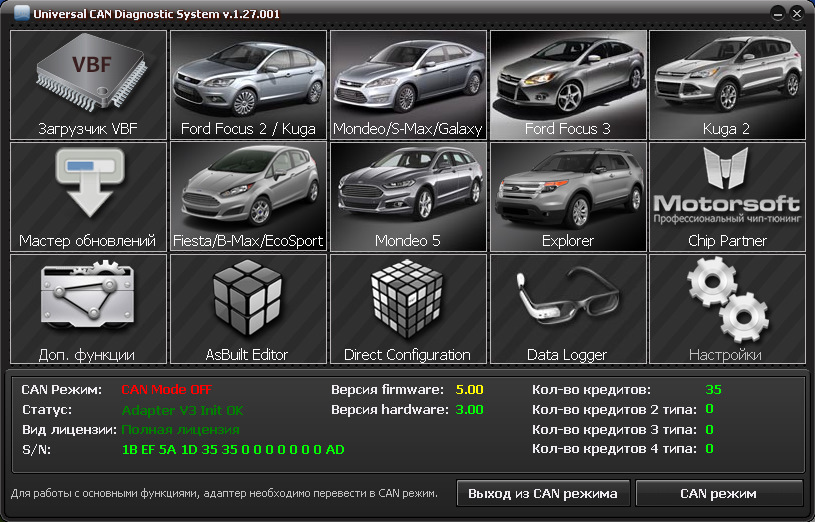Screen dimensions: 815x522
Task: Open the Загрузчик VBF loader tile
Action: pyautogui.click(x=88, y=85)
